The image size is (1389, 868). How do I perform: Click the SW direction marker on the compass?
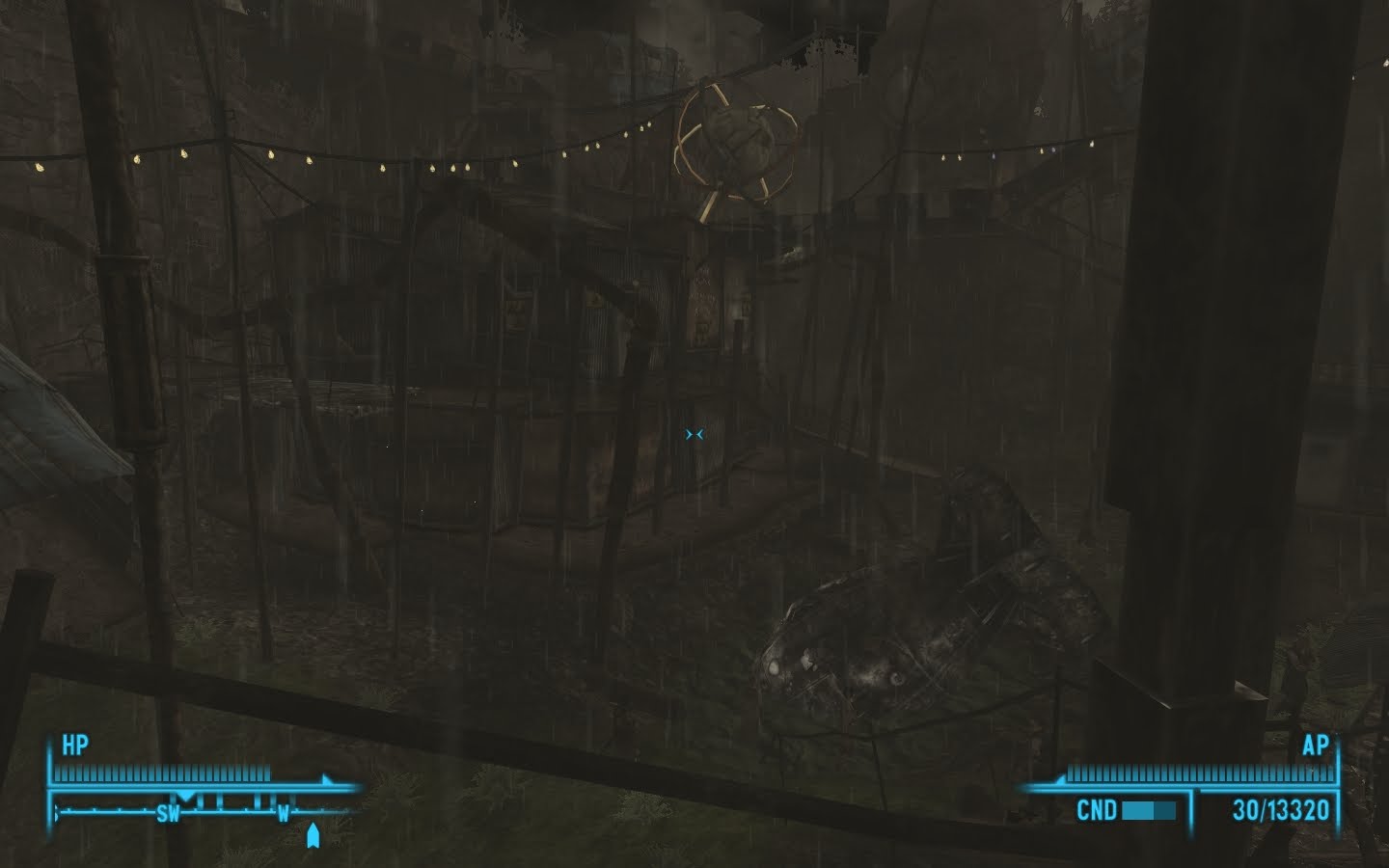(x=167, y=812)
